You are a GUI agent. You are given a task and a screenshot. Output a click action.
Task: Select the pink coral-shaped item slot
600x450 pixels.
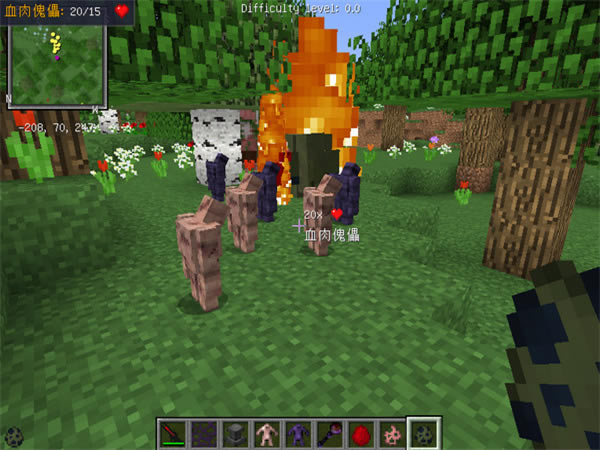point(391,434)
